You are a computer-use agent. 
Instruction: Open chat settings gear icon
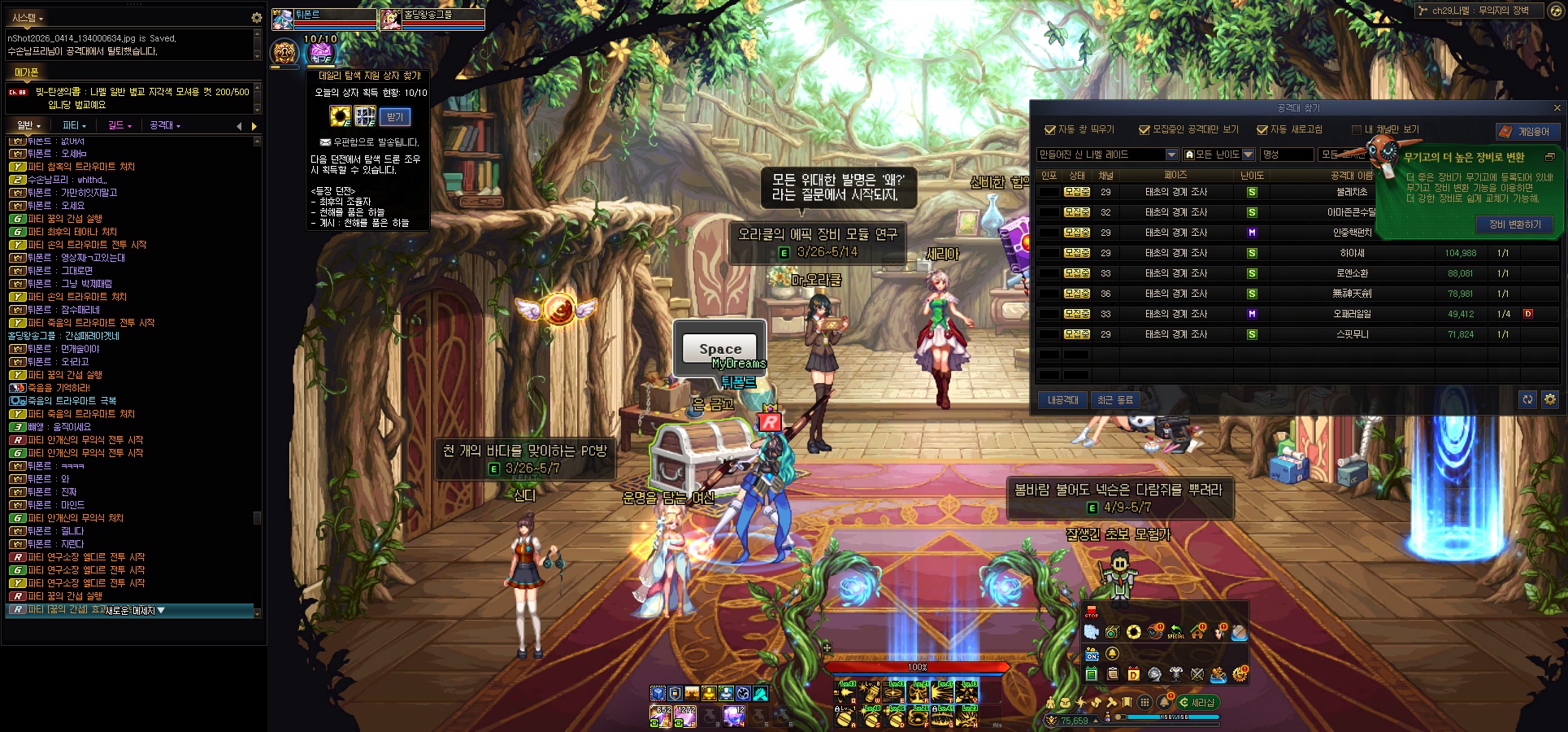(256, 17)
